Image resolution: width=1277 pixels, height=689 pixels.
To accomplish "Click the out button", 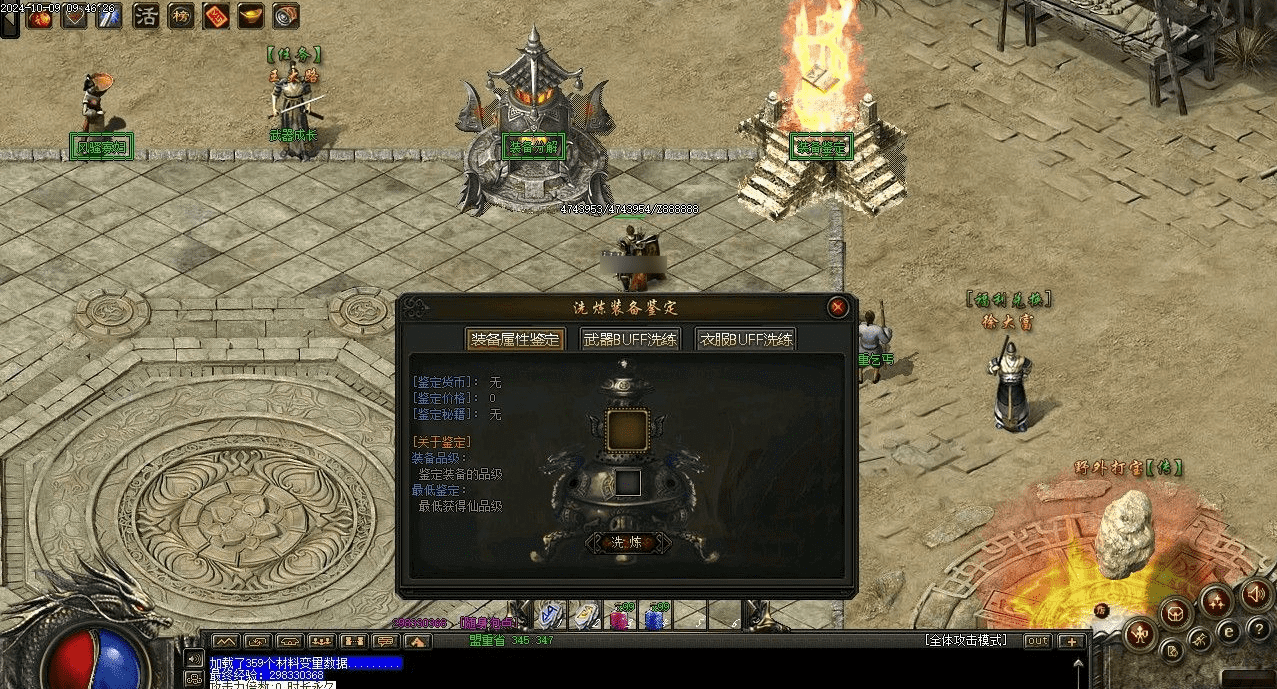I will pos(1037,641).
